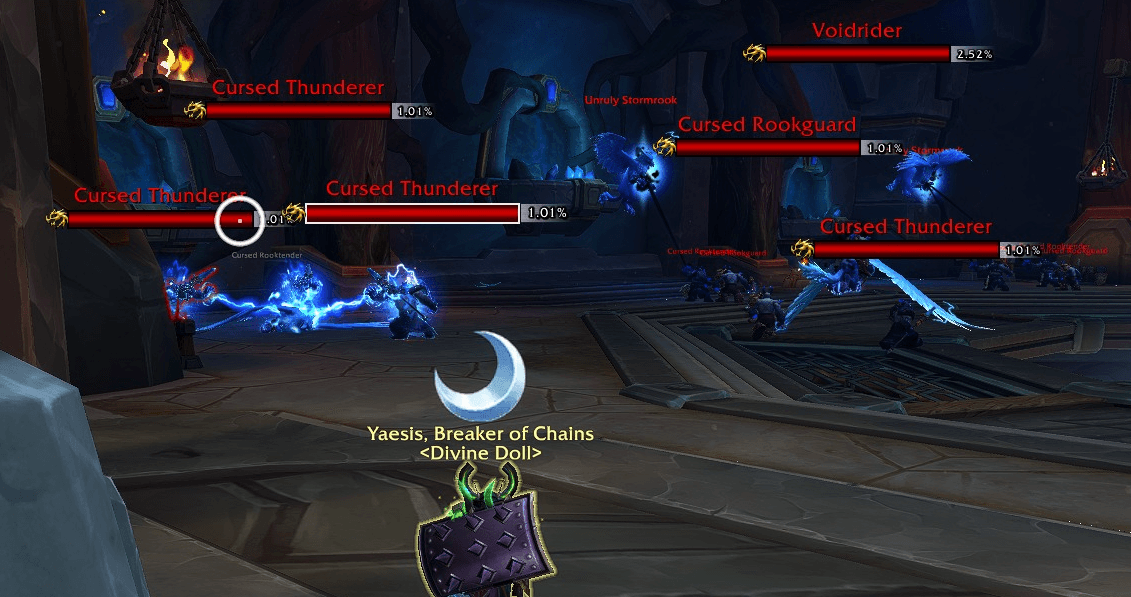Click the white-outlined Cursed Thunderer nameplate
This screenshot has width=1131, height=597.
pos(412,213)
